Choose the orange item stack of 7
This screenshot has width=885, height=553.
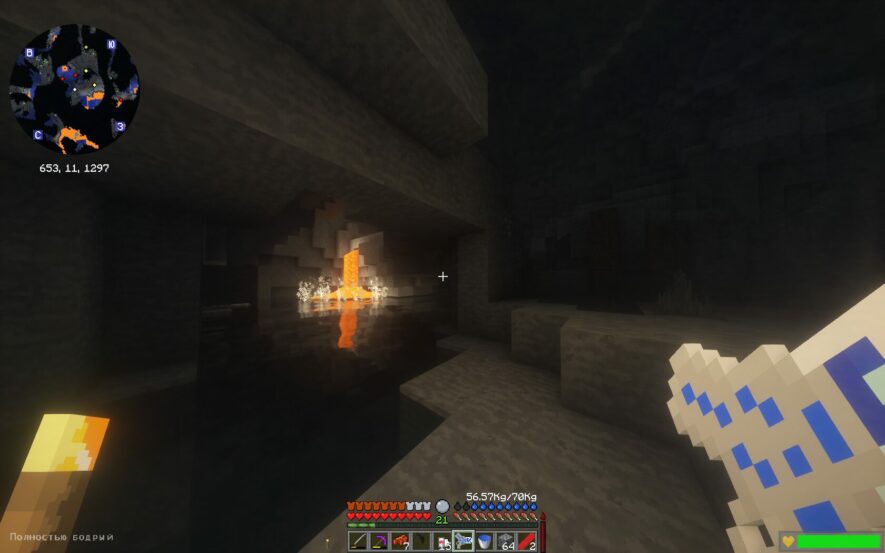pos(400,541)
